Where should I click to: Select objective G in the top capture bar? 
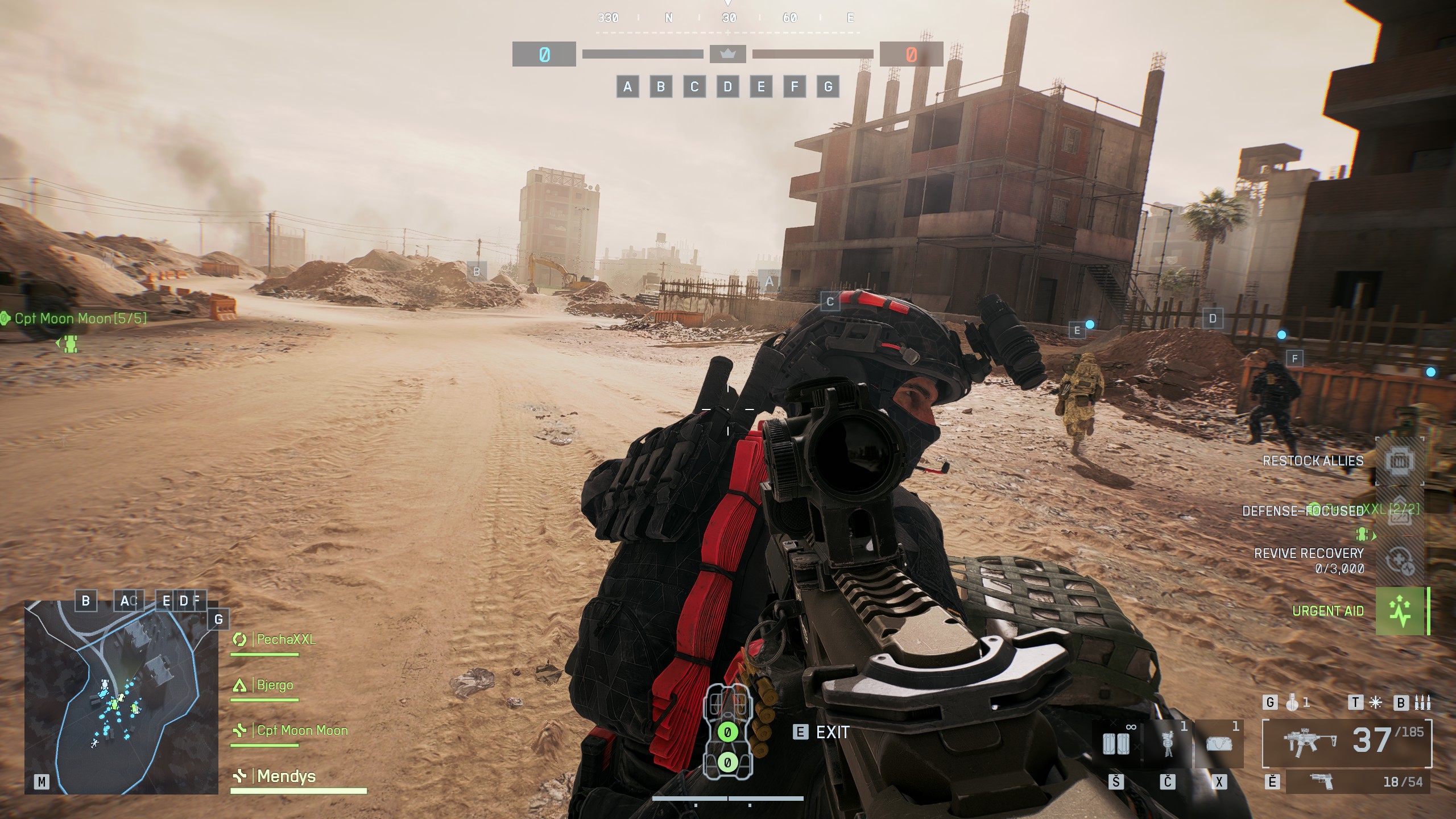pos(828,87)
